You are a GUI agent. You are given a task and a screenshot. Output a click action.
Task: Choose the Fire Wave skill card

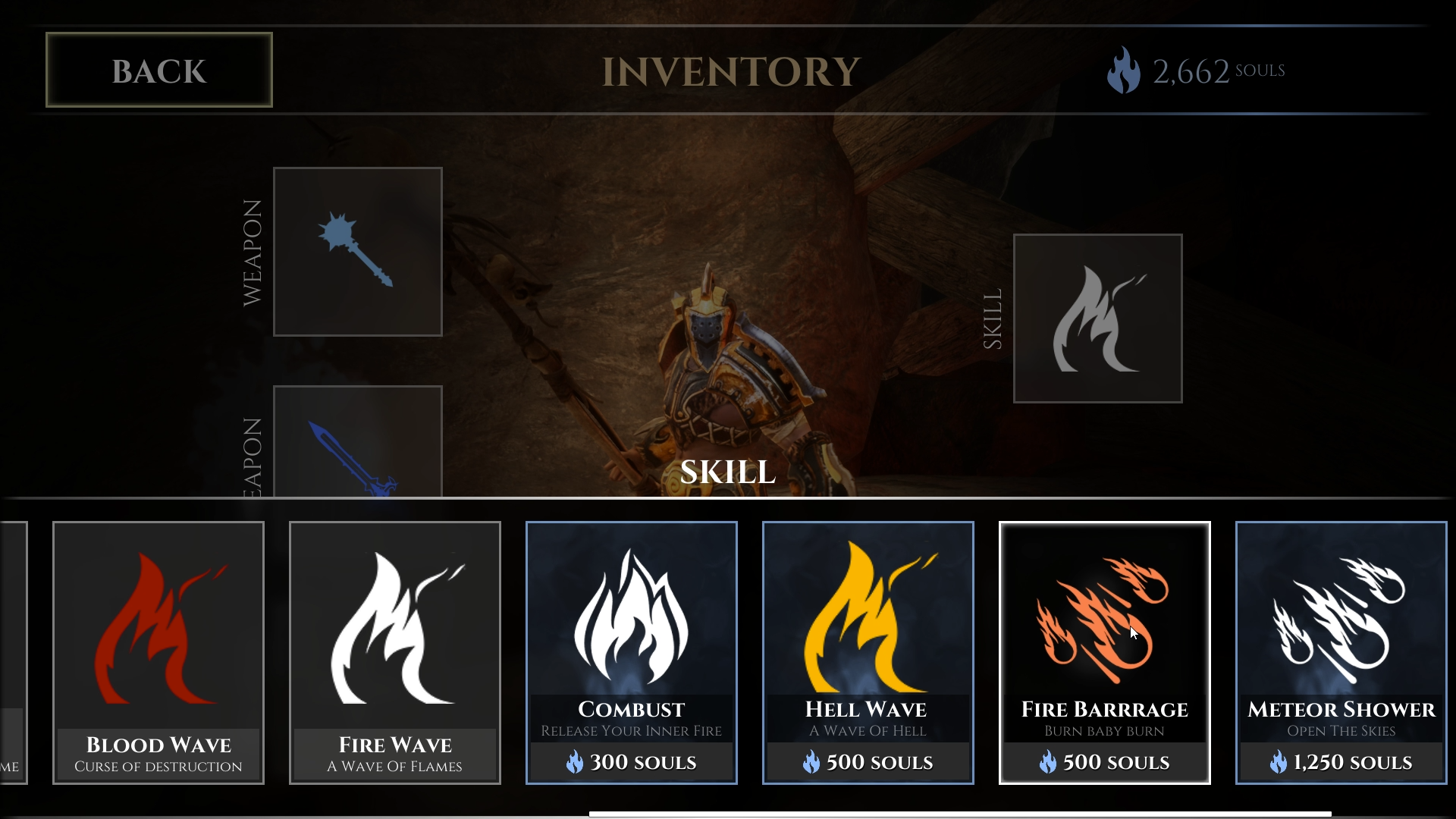click(x=395, y=652)
